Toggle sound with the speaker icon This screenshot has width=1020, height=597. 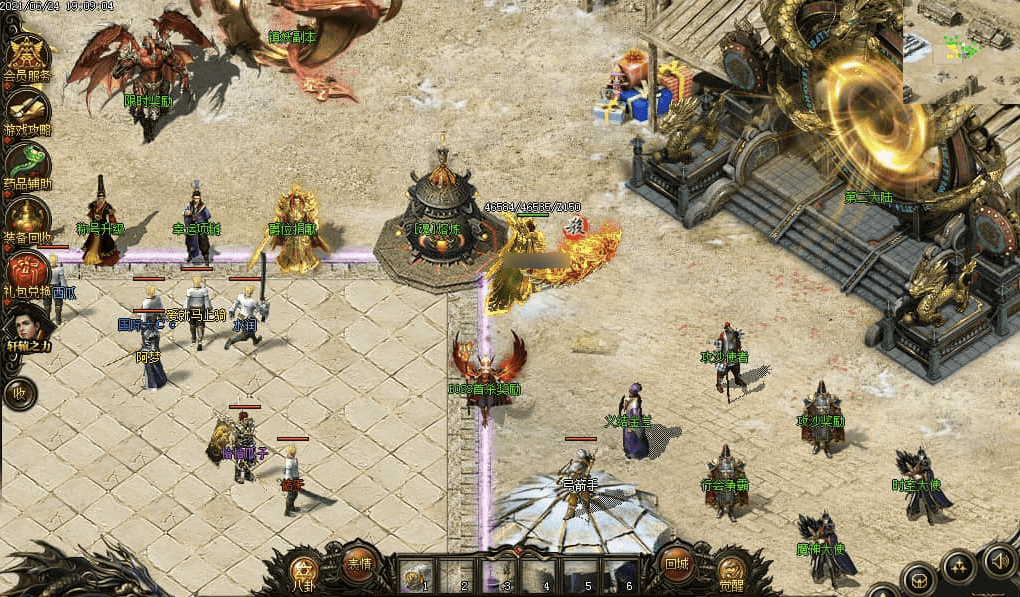point(998,560)
